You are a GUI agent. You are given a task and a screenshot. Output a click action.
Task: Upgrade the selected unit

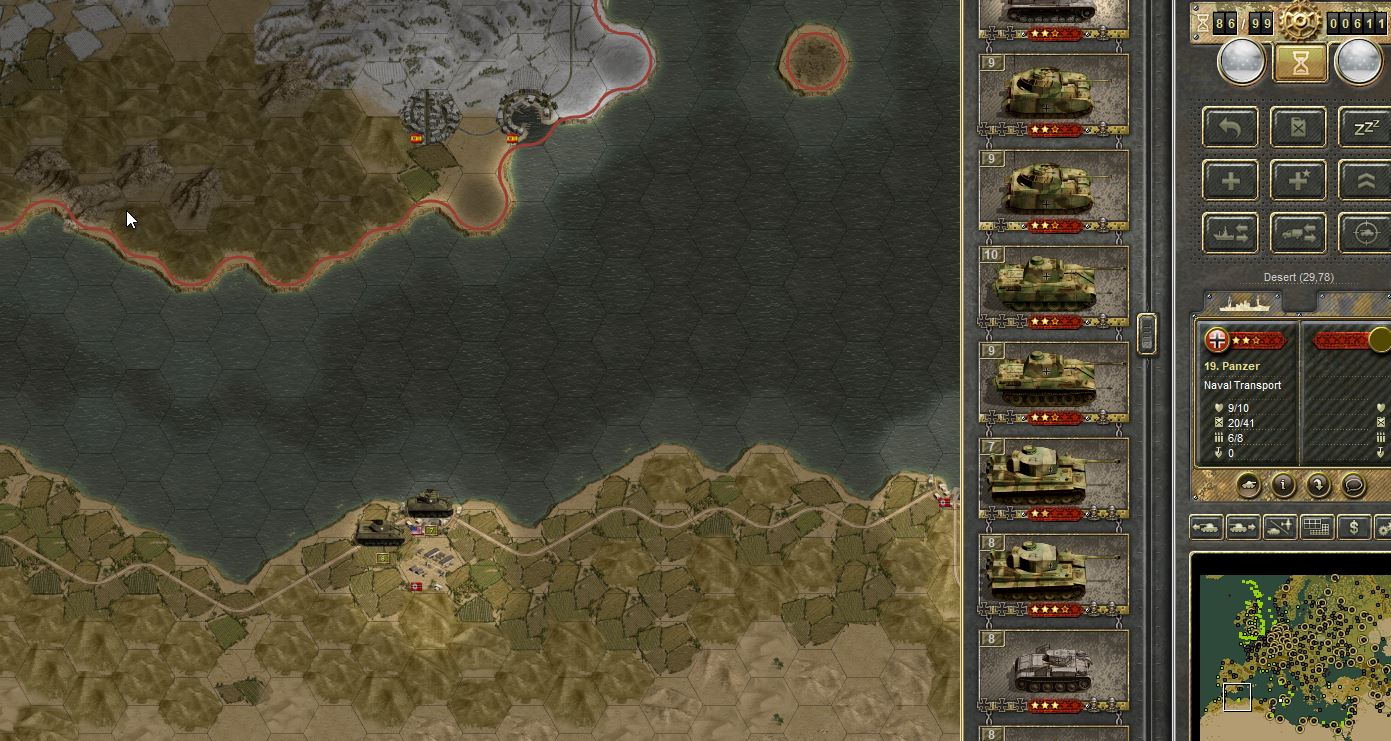click(1364, 179)
